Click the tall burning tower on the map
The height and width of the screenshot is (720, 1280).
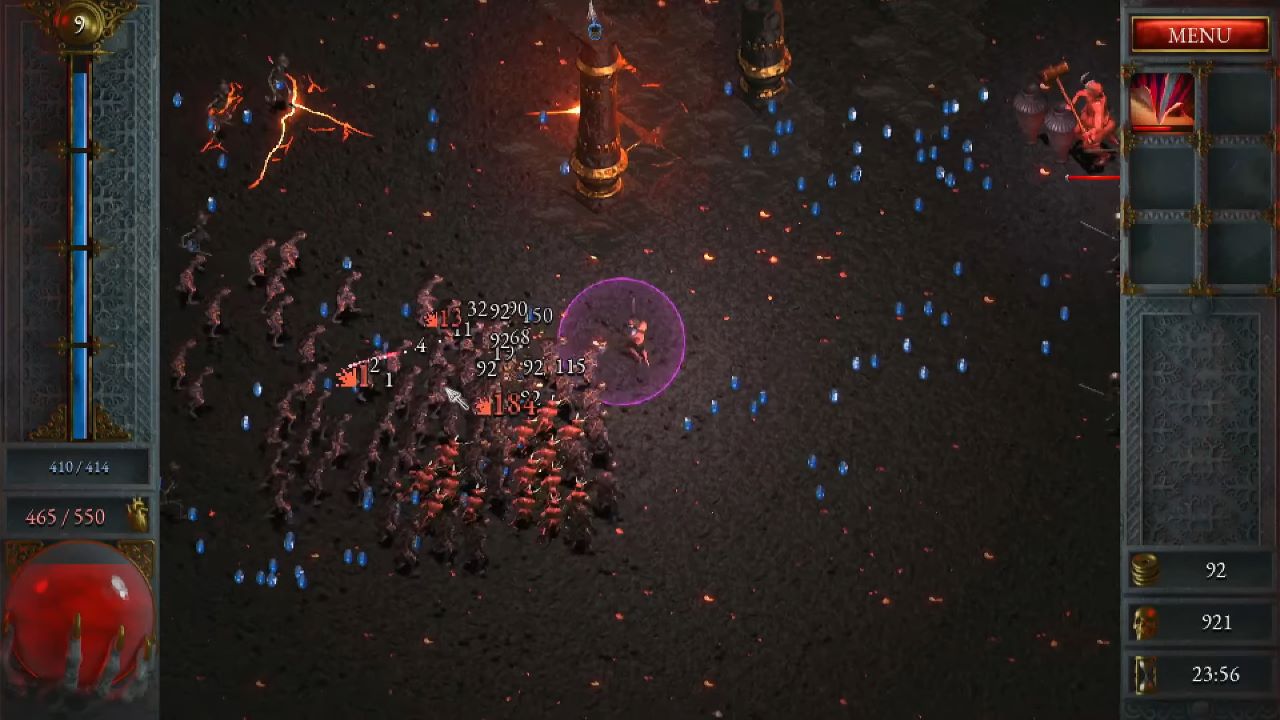(594, 110)
